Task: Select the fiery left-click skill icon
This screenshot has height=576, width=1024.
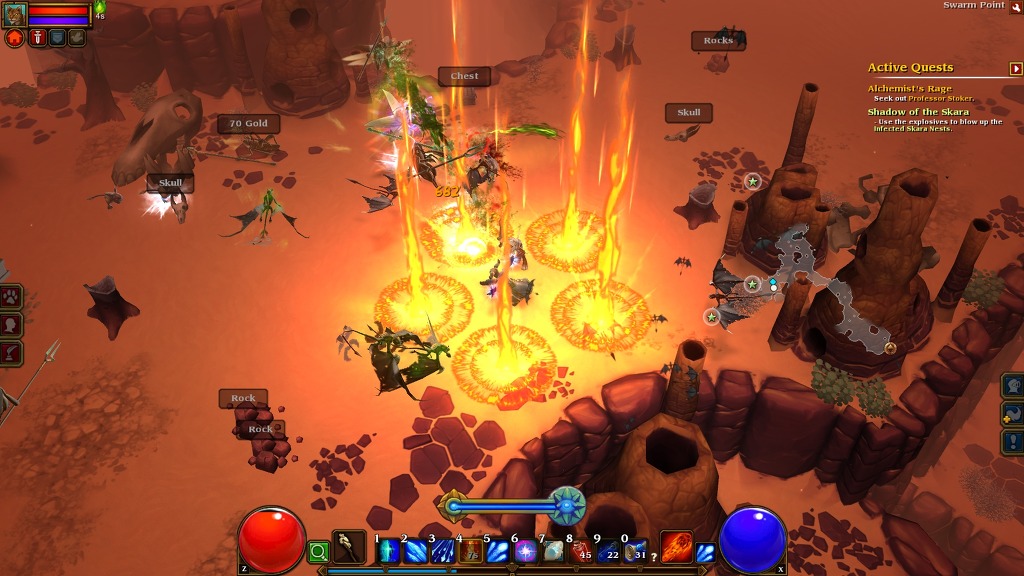Action: [x=677, y=547]
